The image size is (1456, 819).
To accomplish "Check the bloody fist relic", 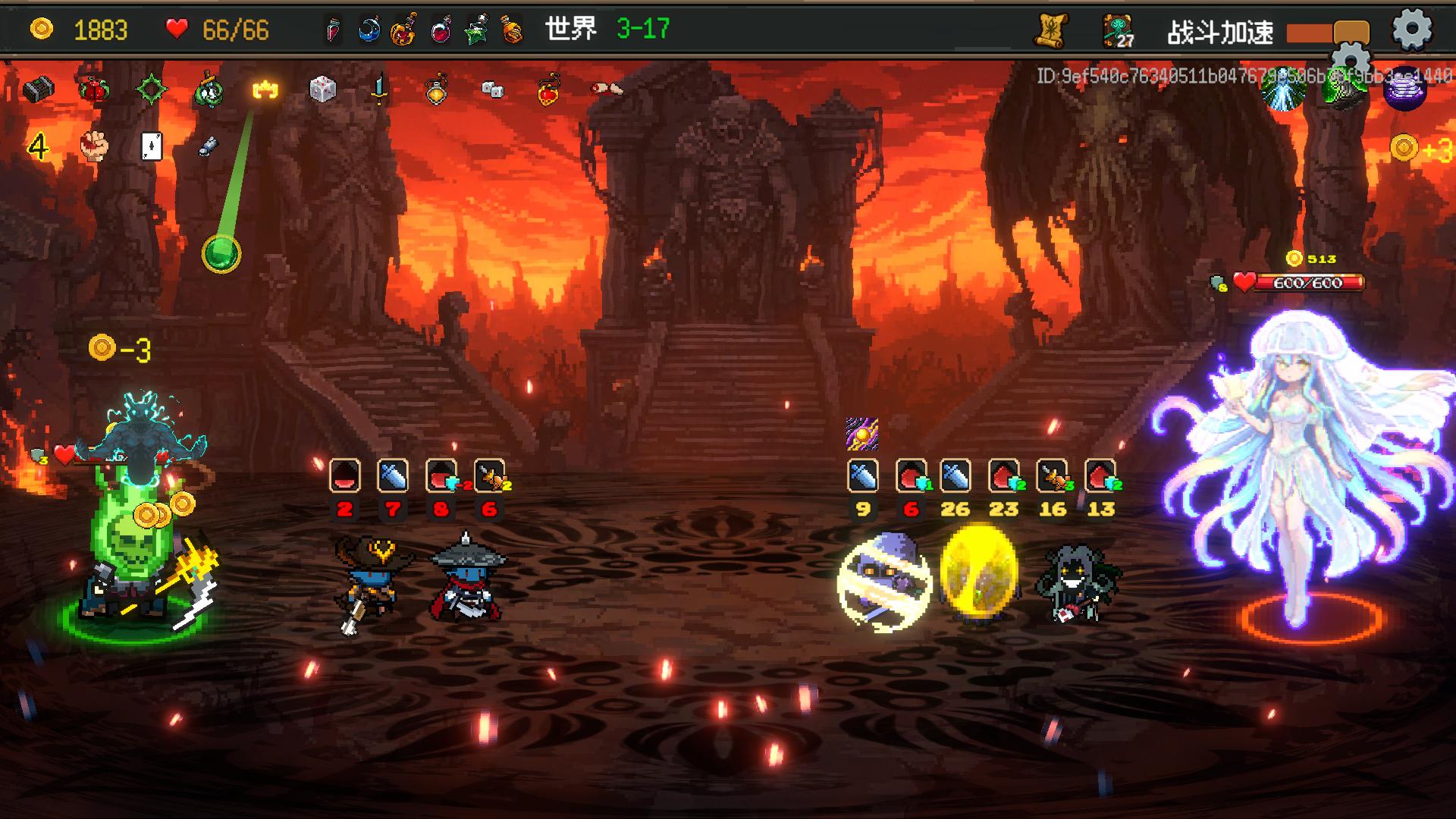I will coord(95,146).
